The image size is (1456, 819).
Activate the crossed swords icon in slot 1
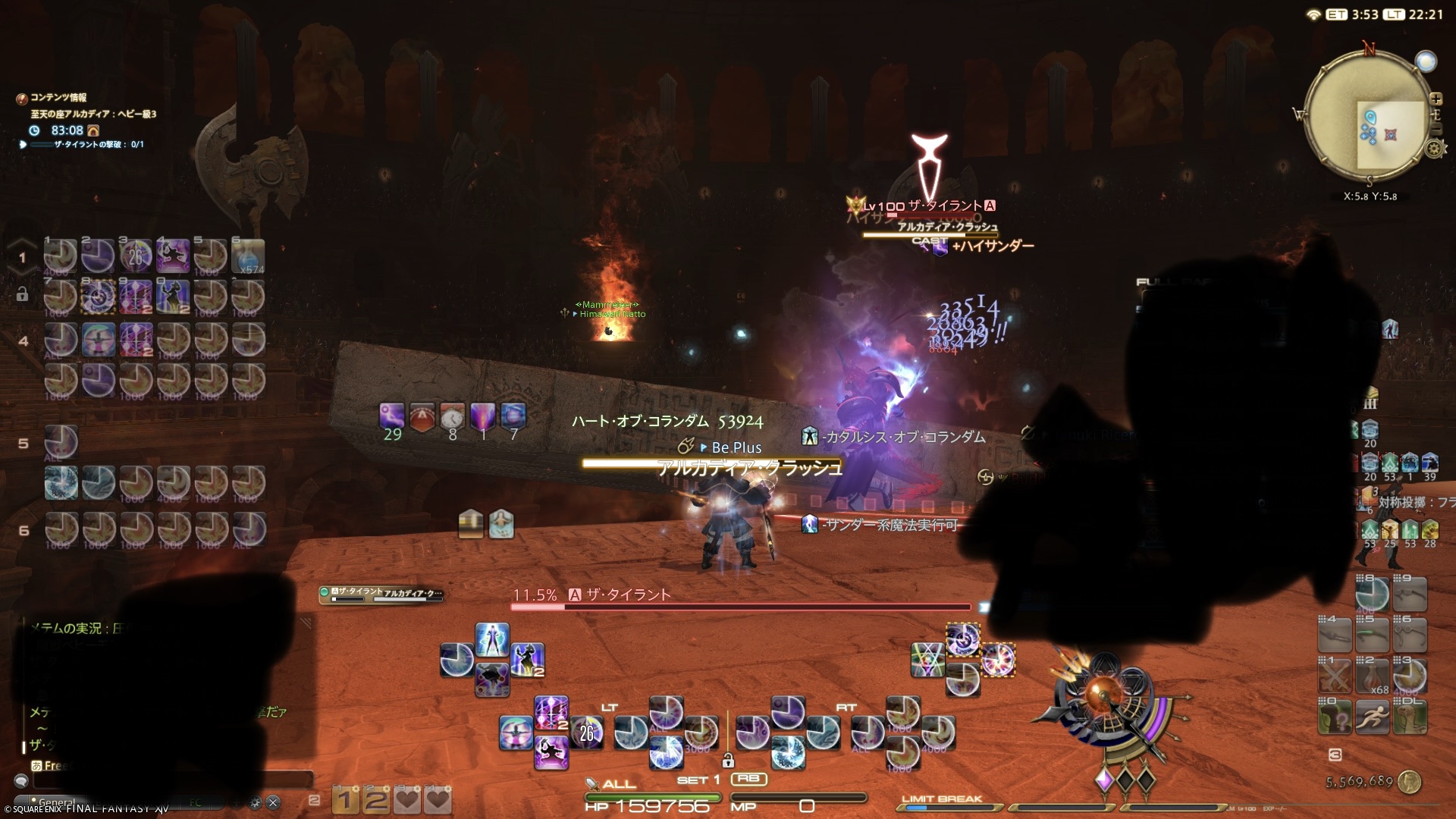1335,676
